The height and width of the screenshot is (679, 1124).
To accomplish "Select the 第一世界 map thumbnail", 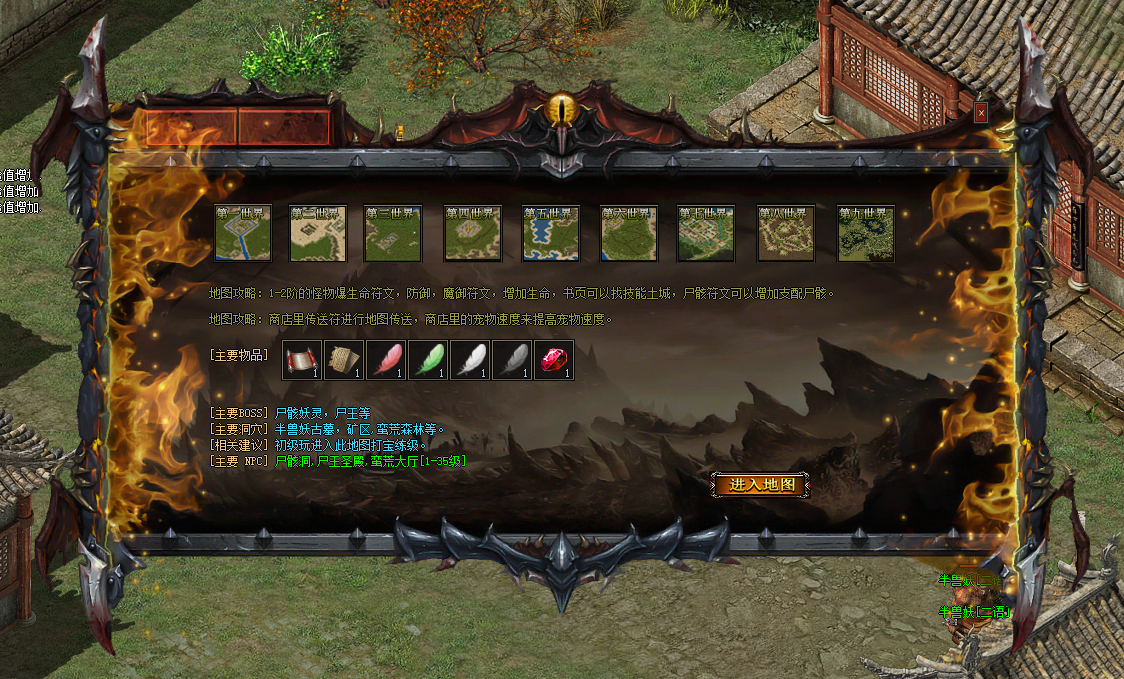I will coord(243,233).
